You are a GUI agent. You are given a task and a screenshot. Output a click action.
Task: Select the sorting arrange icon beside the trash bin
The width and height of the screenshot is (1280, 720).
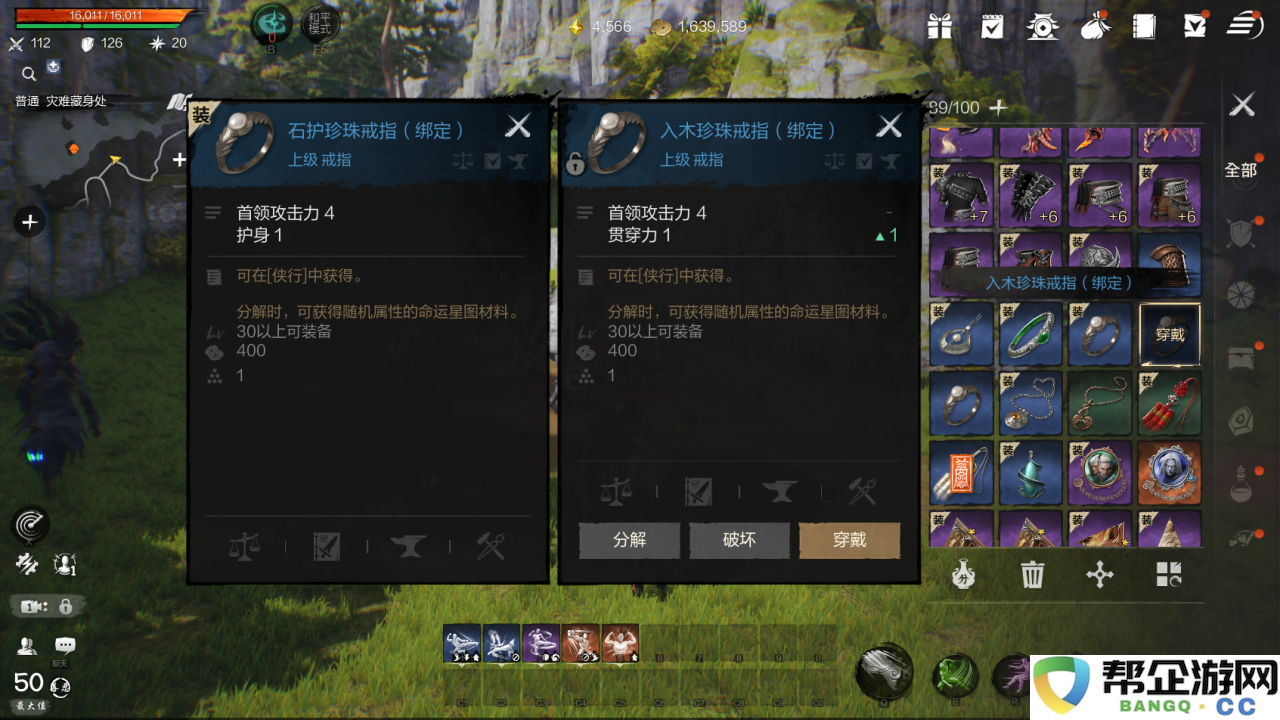[1100, 575]
